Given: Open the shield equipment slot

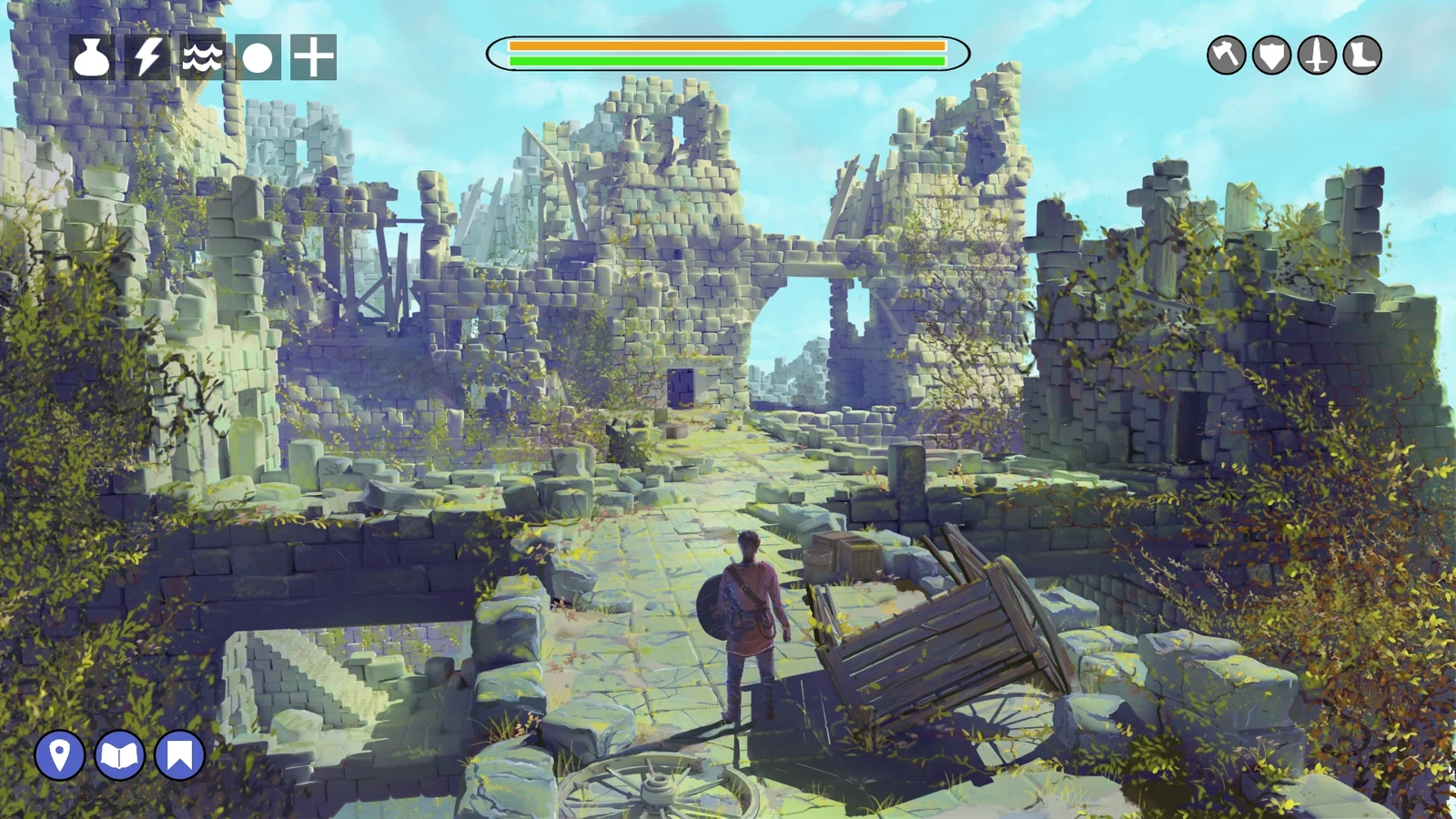Looking at the screenshot, I should [1271, 56].
